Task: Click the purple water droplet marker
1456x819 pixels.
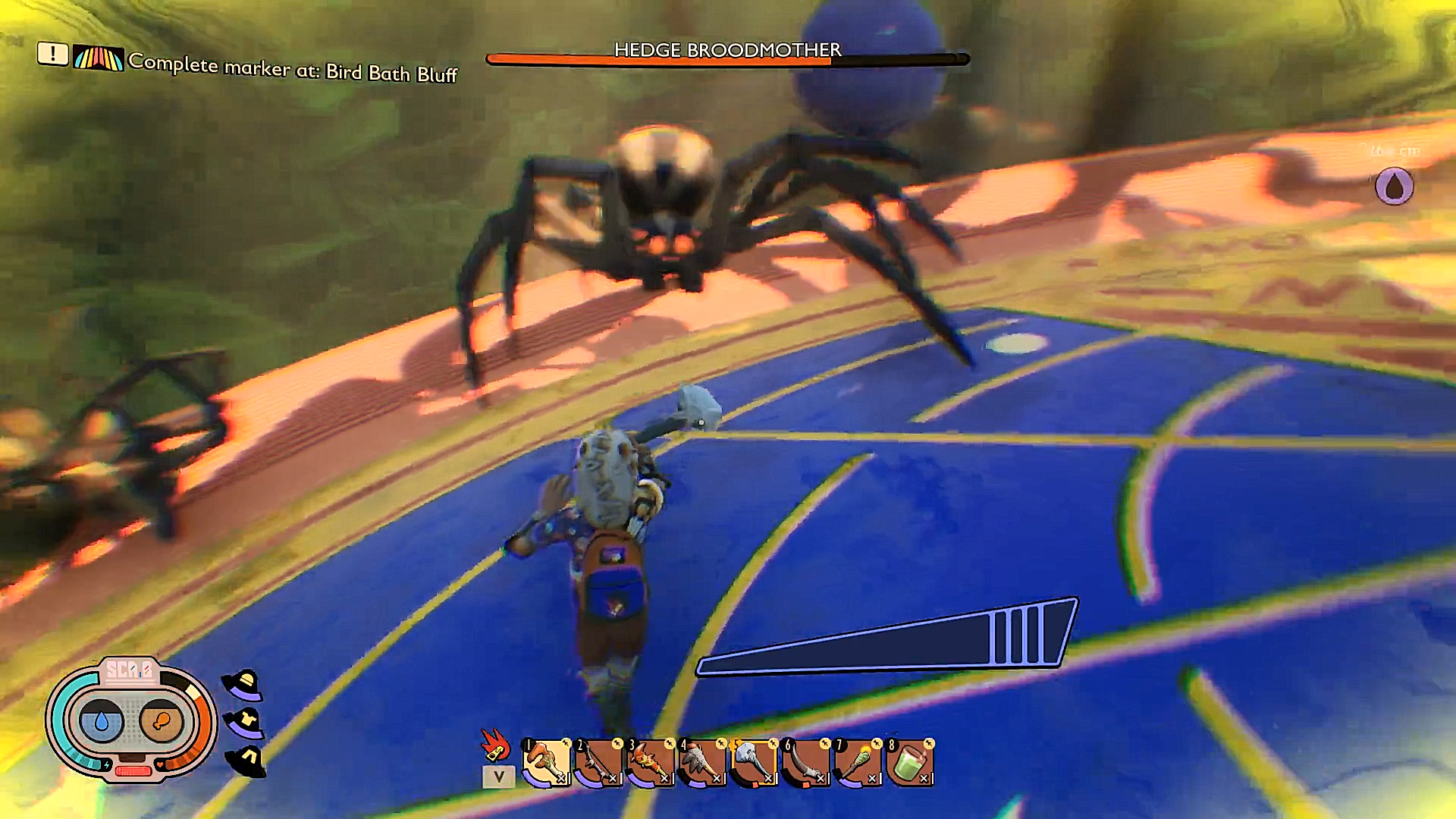Action: pyautogui.click(x=1394, y=187)
